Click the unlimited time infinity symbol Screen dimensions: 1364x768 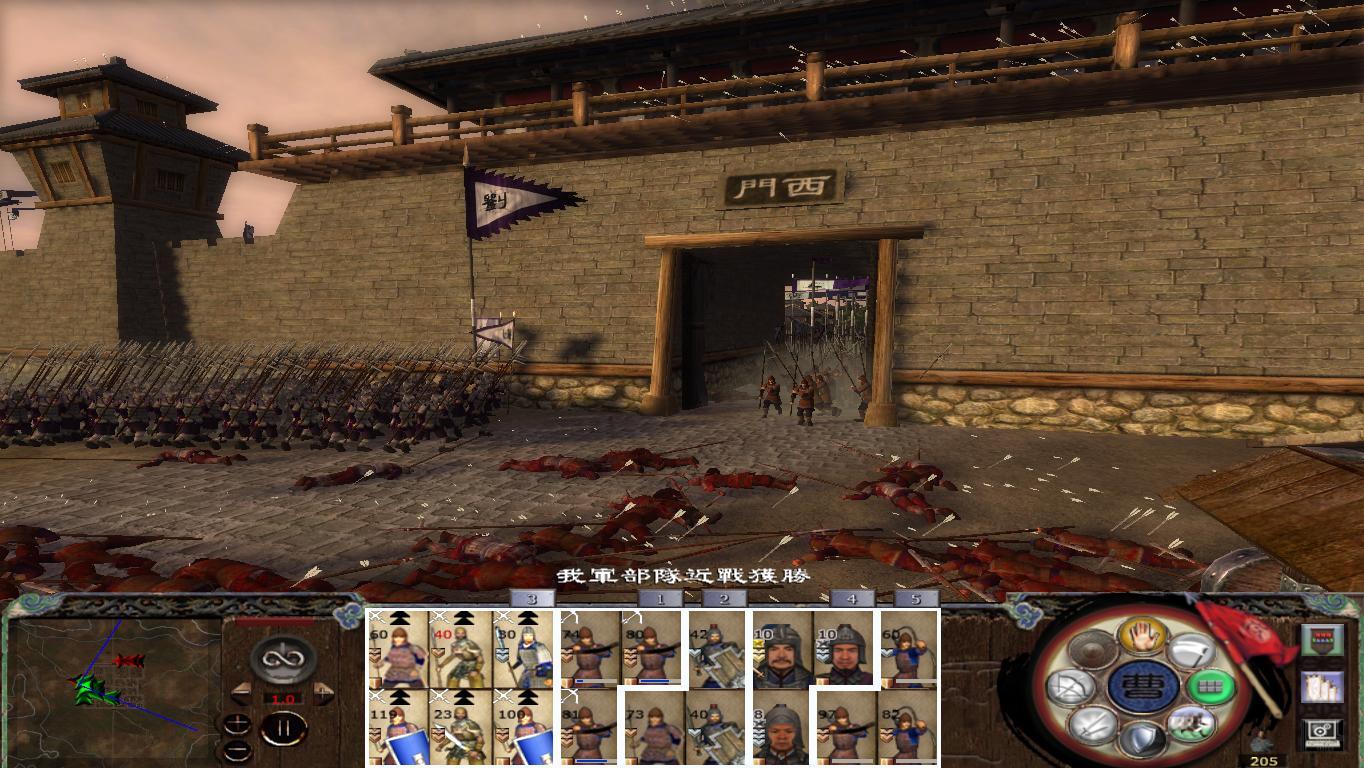point(281,659)
